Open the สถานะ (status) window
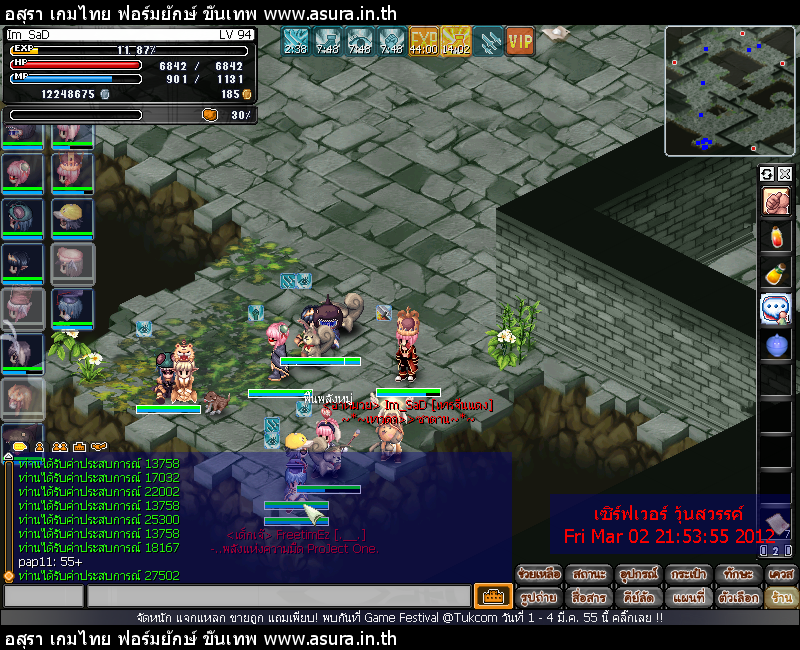 click(589, 575)
